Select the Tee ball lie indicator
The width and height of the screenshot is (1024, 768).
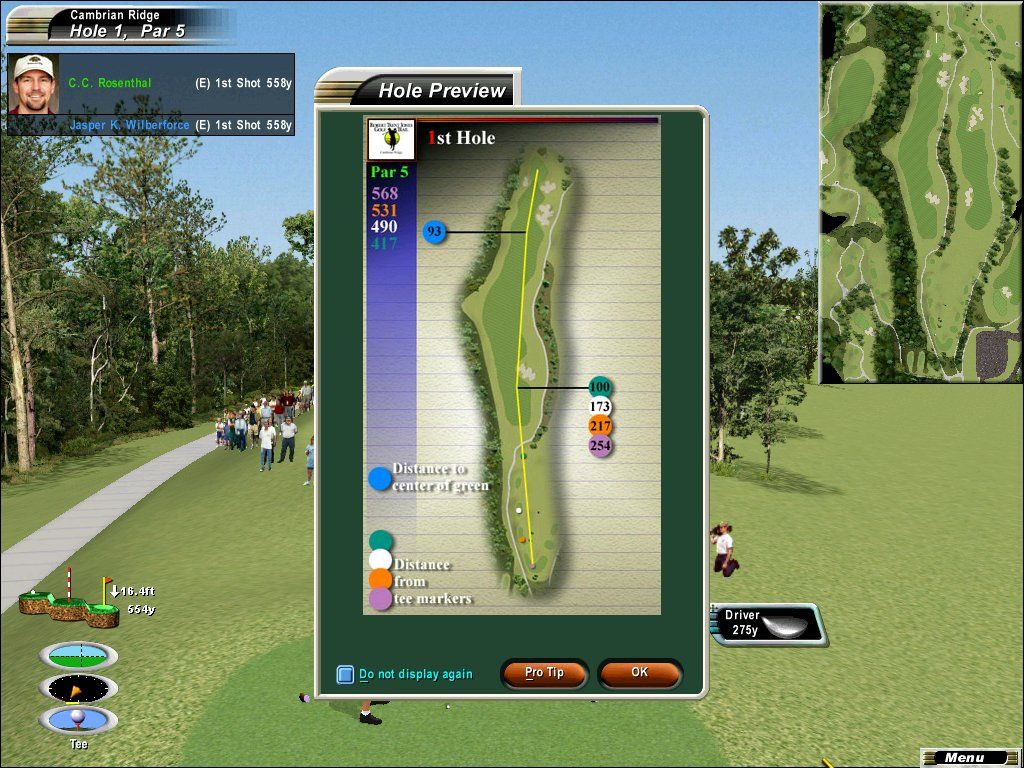coord(78,720)
